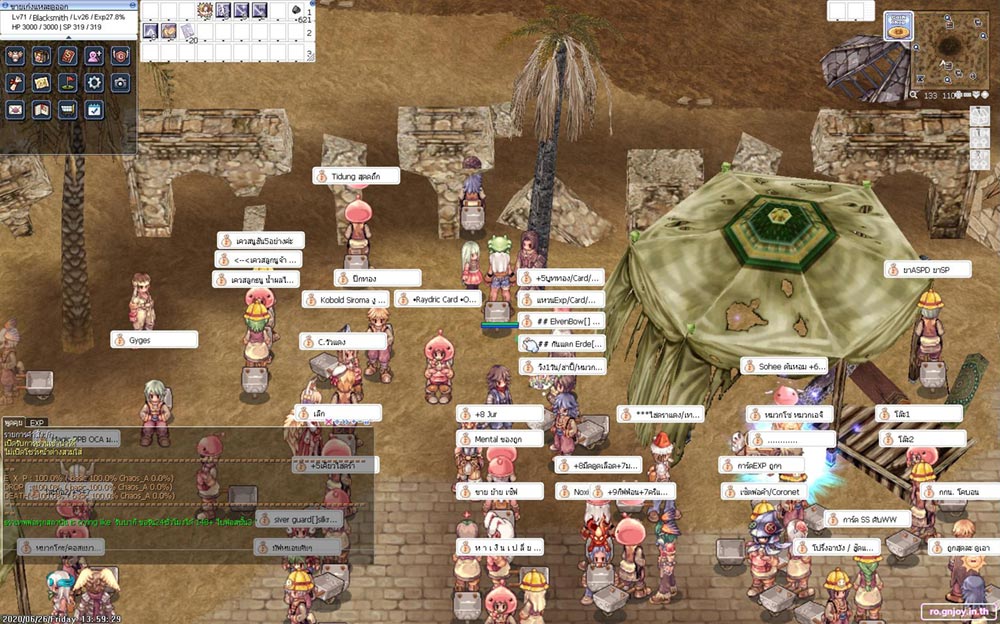Open the shopping cart shop icon
This screenshot has width=1000, height=624.
[x=68, y=110]
